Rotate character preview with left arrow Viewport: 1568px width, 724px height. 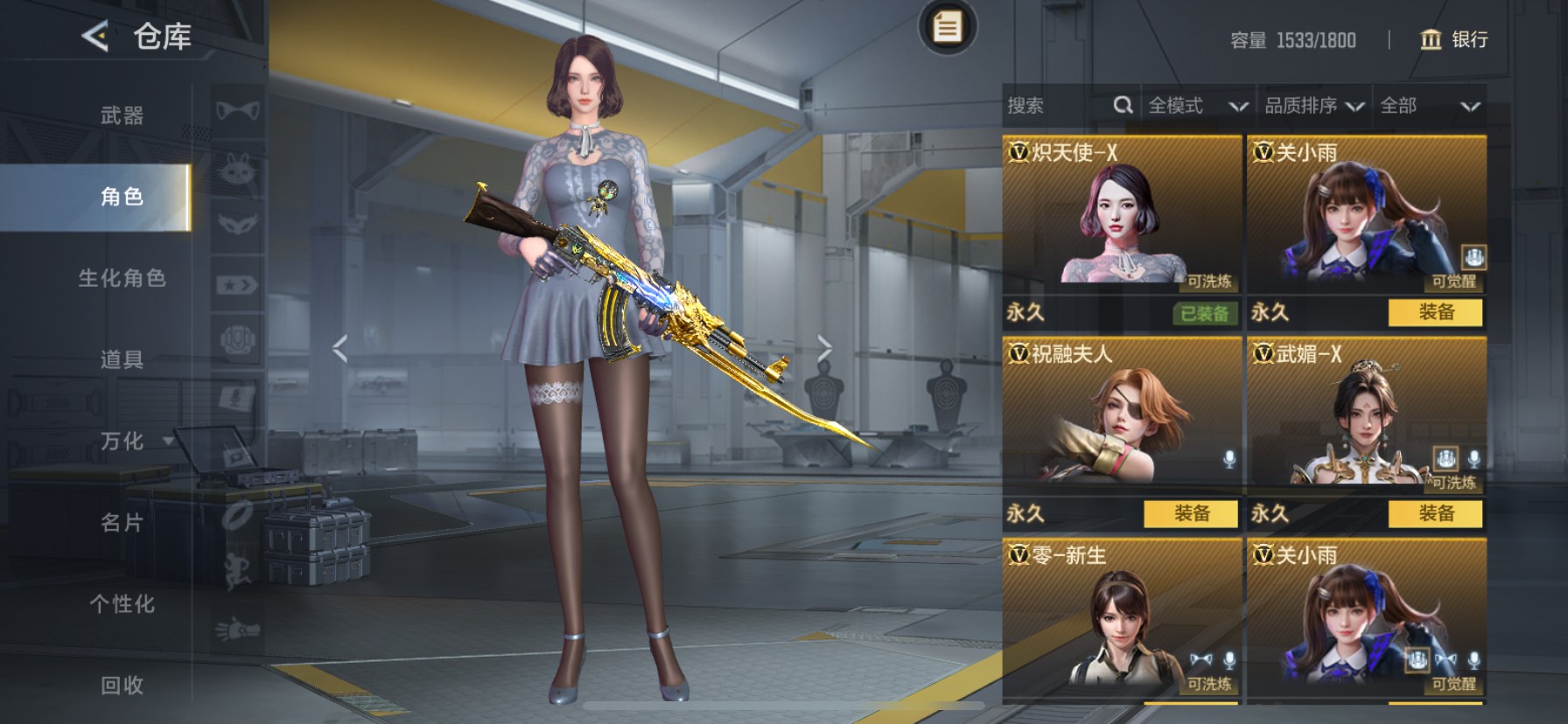(340, 348)
